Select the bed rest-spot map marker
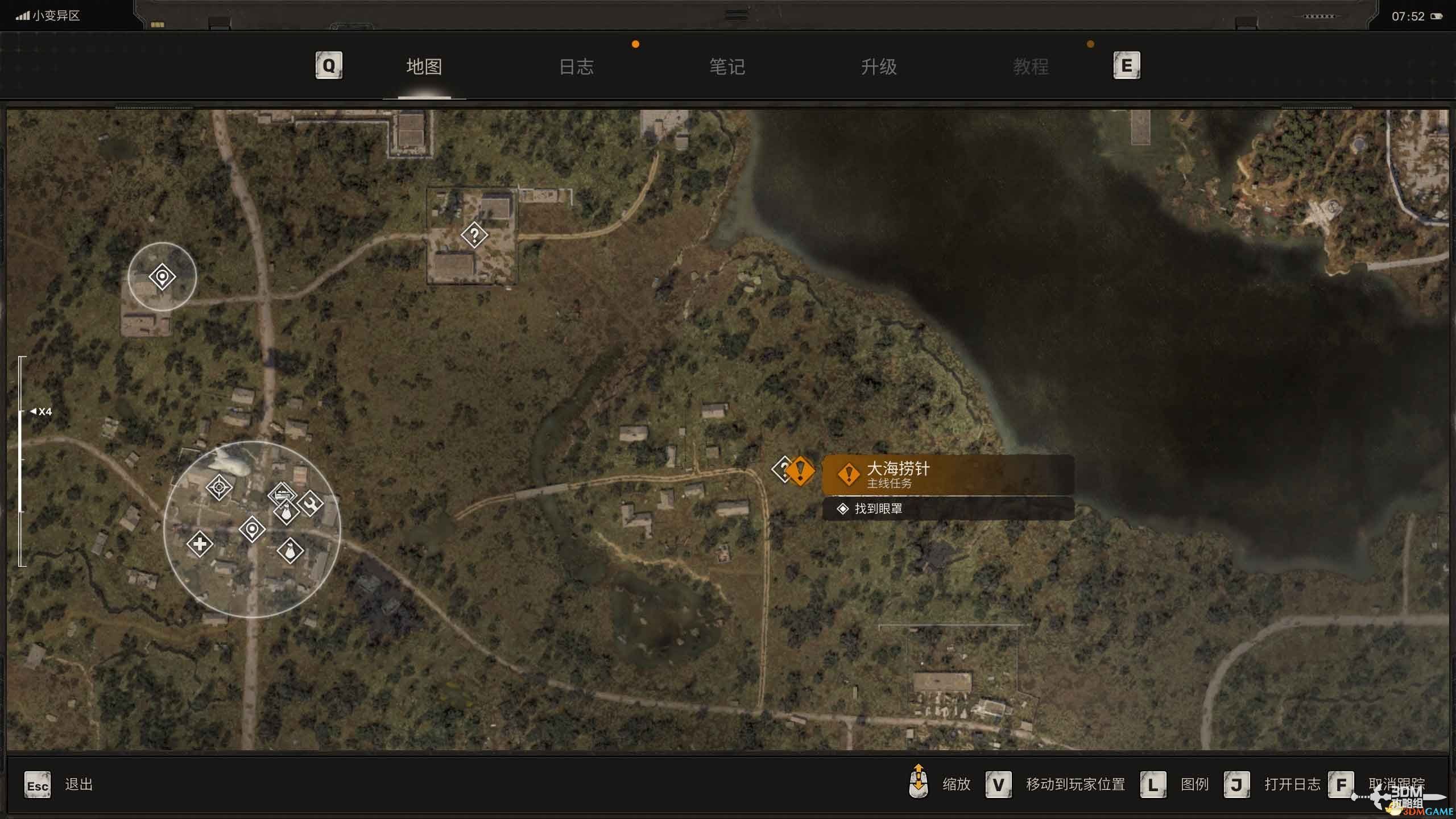 tap(281, 493)
